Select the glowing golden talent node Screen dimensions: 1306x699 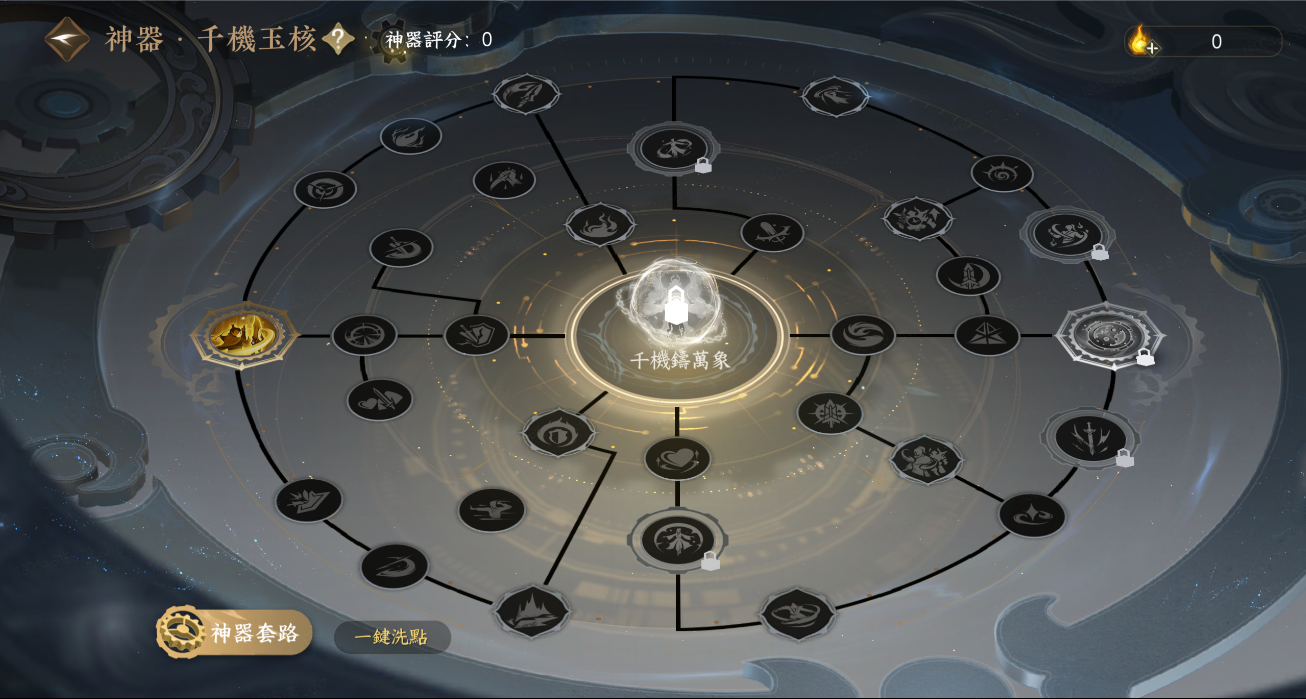tap(245, 335)
